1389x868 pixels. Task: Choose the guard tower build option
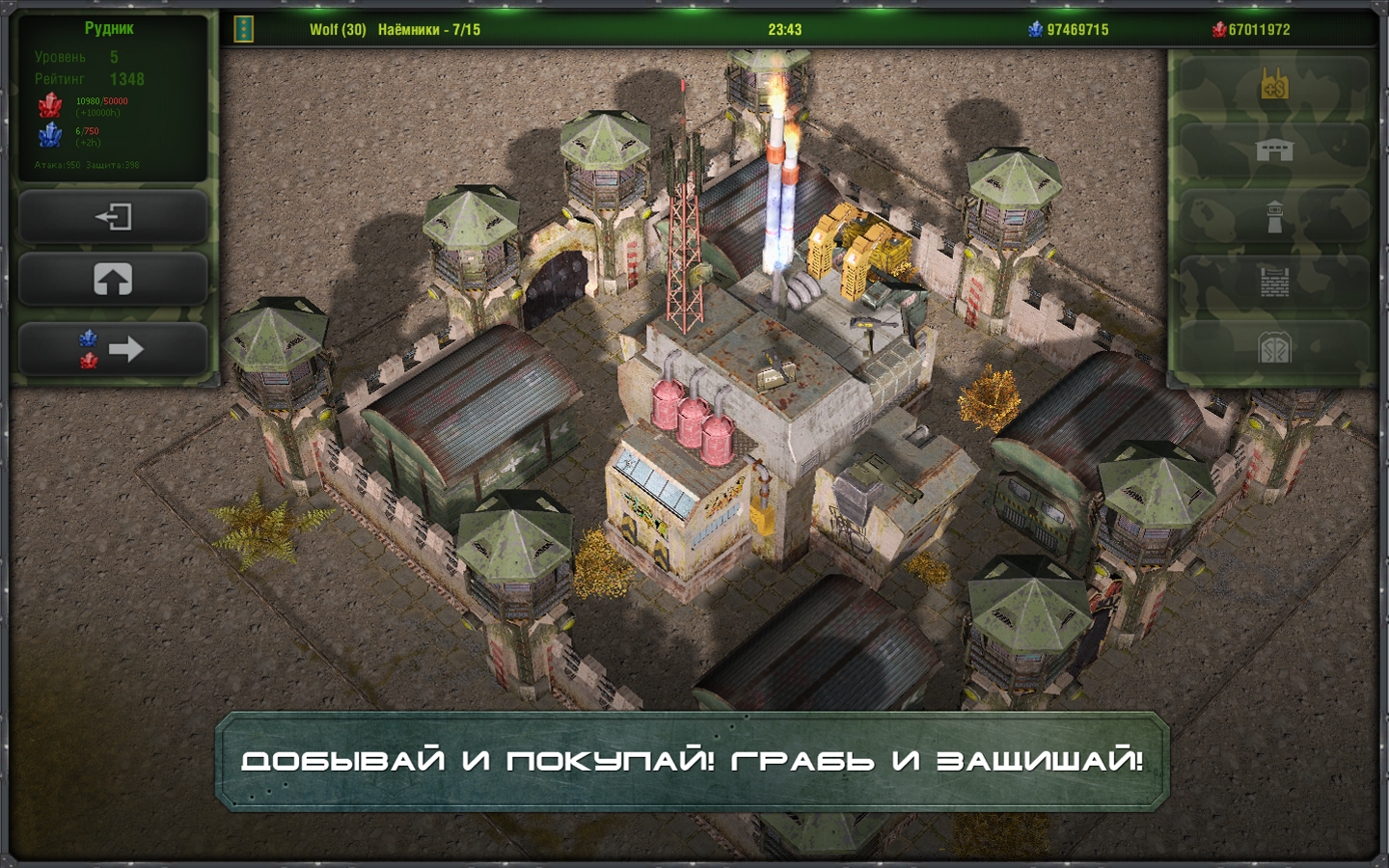tap(1274, 217)
